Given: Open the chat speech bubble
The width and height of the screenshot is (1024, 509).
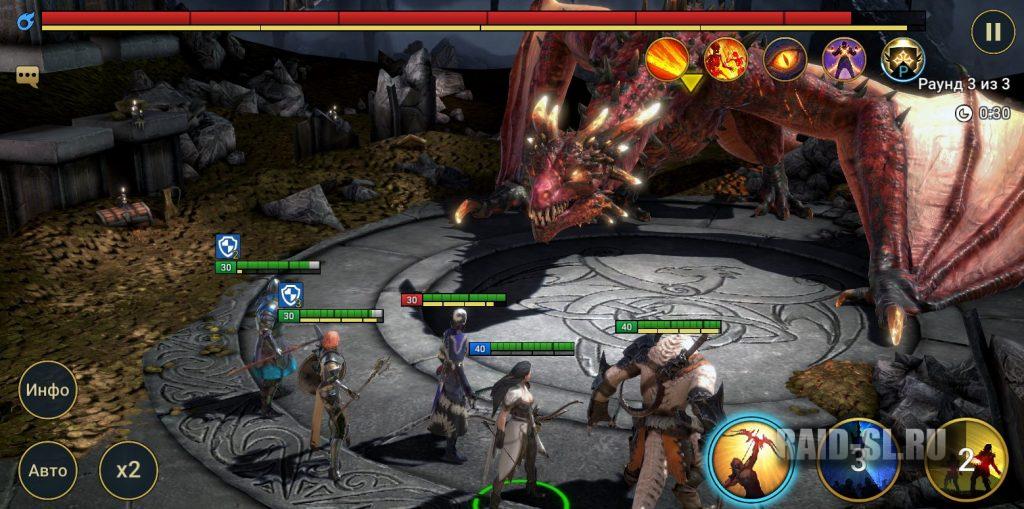Looking at the screenshot, I should point(27,76).
